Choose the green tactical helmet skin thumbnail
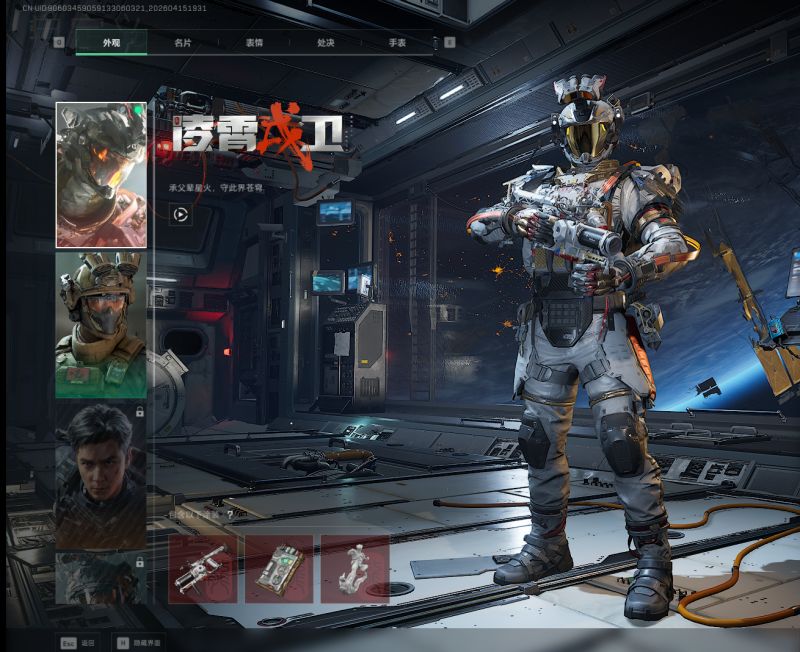This screenshot has width=800, height=652. 101,325
